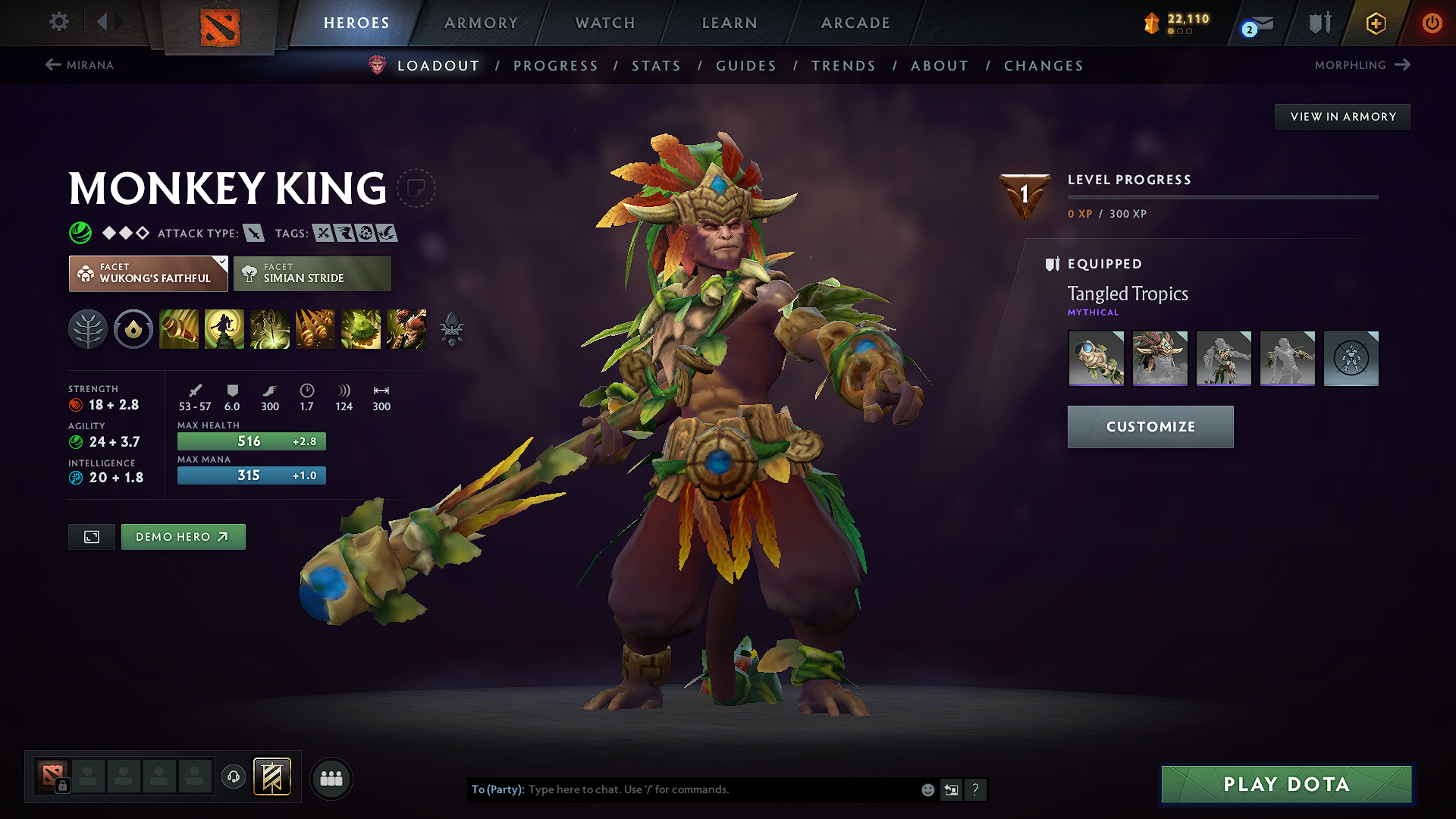Click the CUSTOMIZE button
This screenshot has height=819, width=1456.
(1150, 426)
